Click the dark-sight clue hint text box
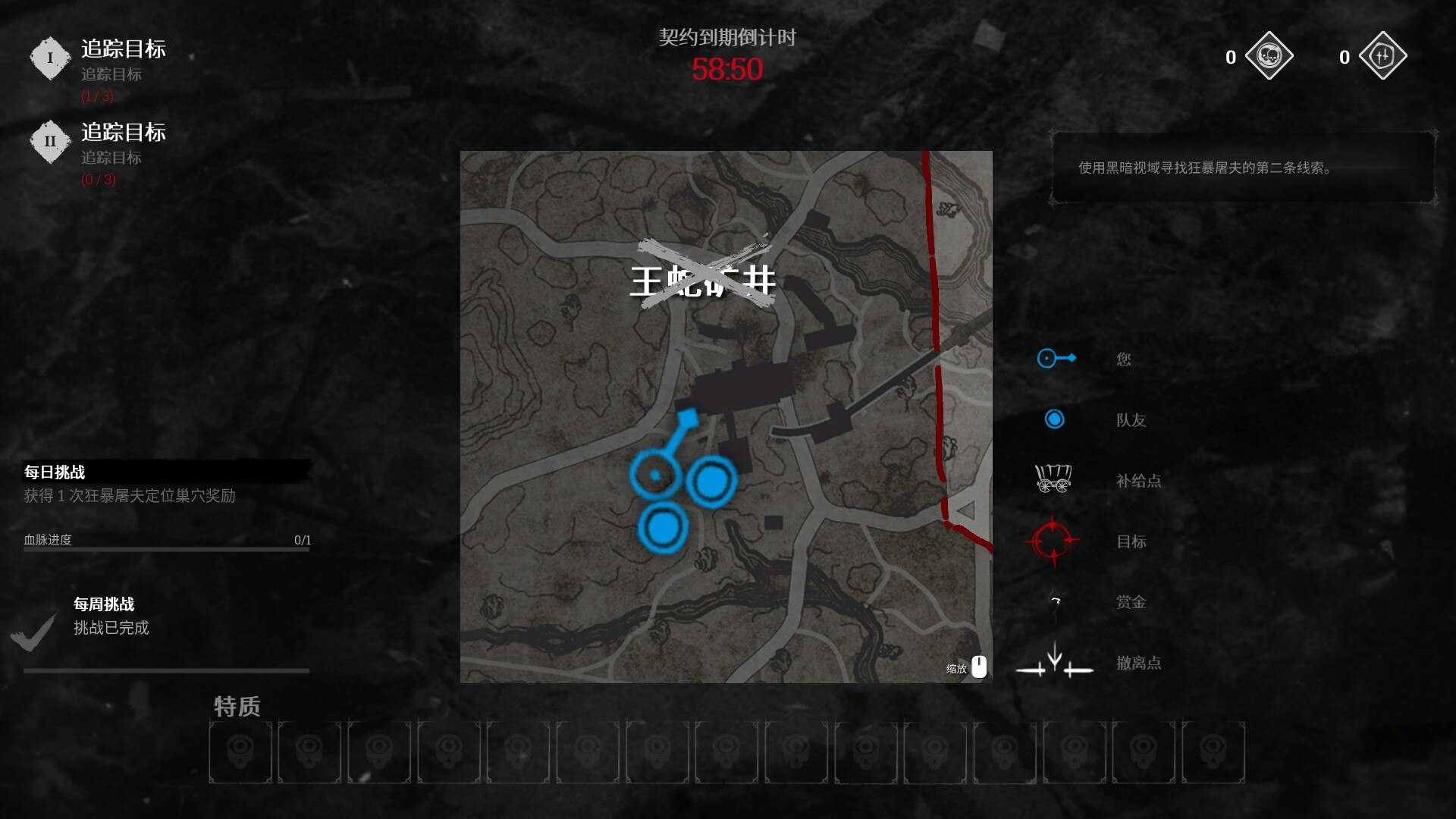The image size is (1456, 819). [x=1242, y=168]
